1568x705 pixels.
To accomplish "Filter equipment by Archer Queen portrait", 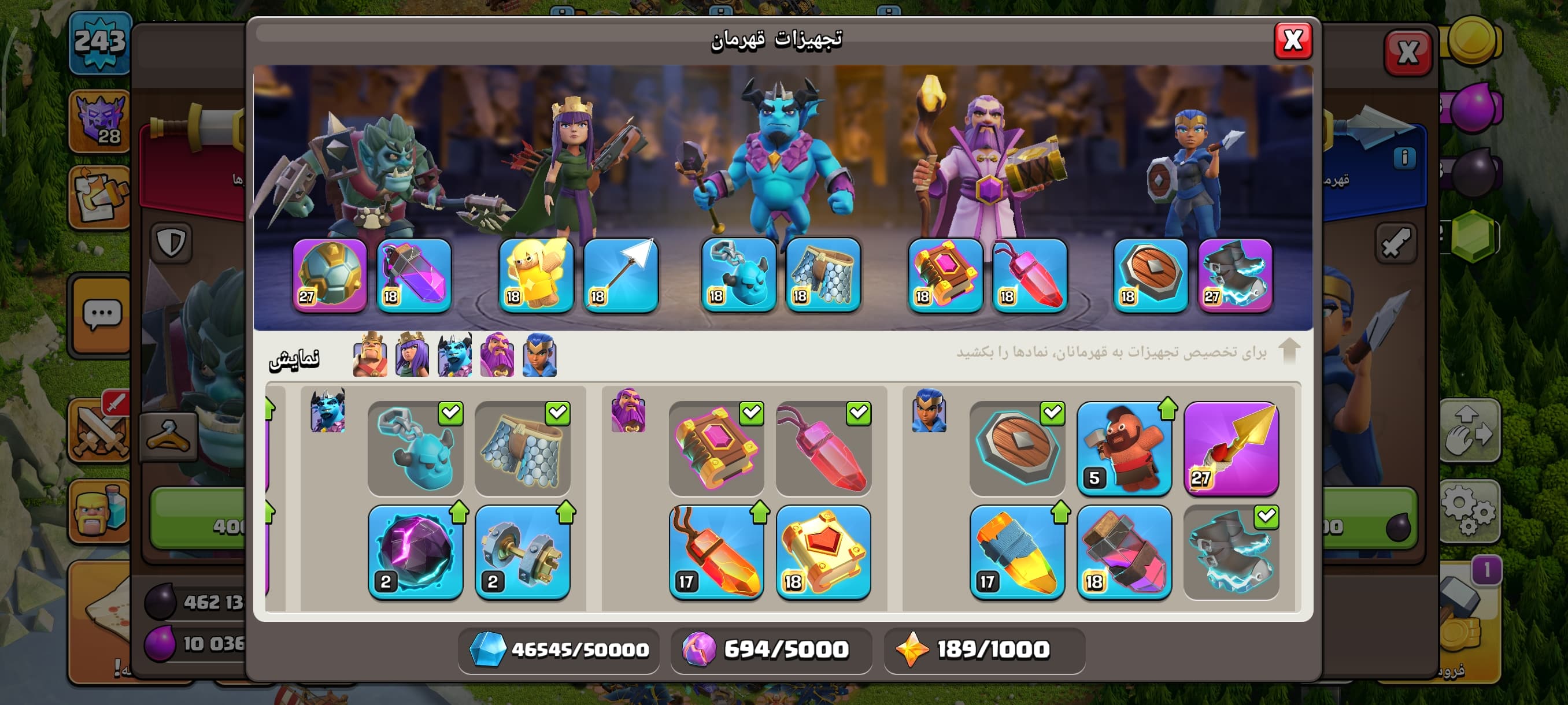I will tap(412, 355).
